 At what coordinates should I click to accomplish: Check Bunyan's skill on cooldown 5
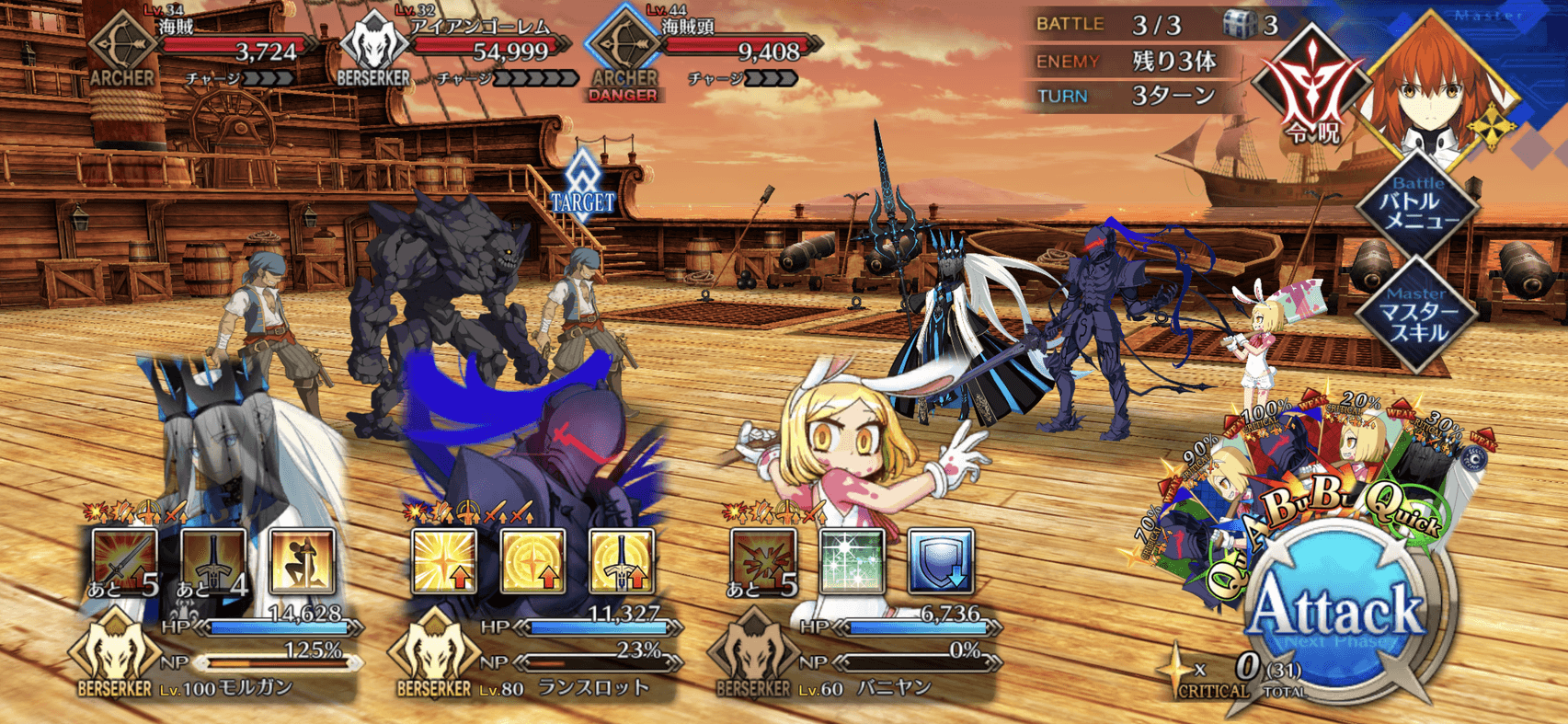(x=762, y=560)
